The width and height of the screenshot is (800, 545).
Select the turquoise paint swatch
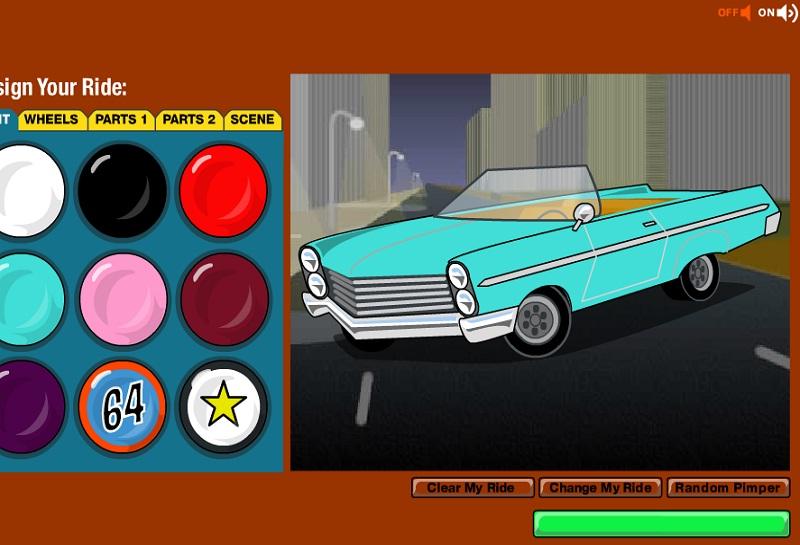[x=28, y=299]
